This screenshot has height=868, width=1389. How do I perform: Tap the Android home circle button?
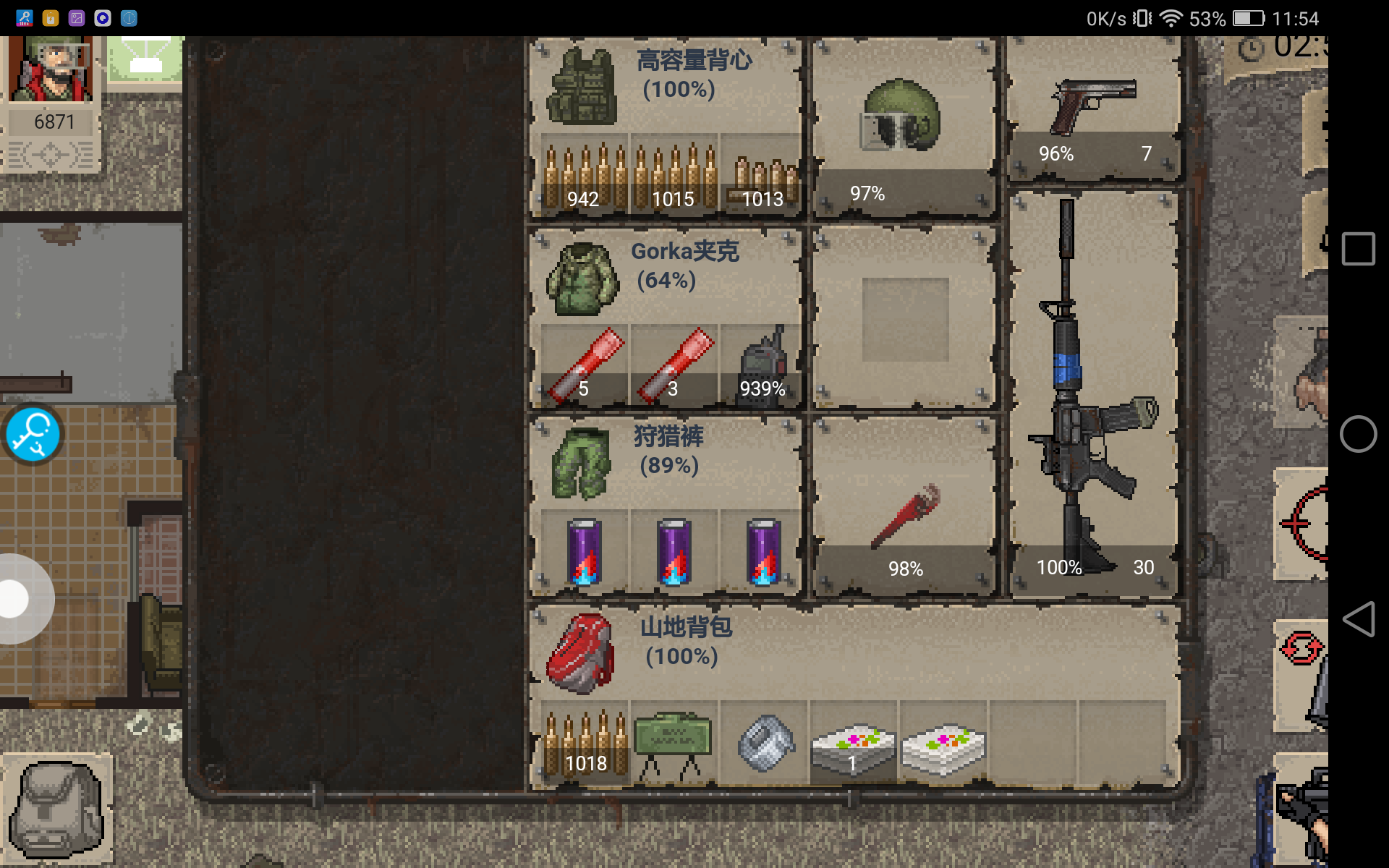coord(1358,435)
